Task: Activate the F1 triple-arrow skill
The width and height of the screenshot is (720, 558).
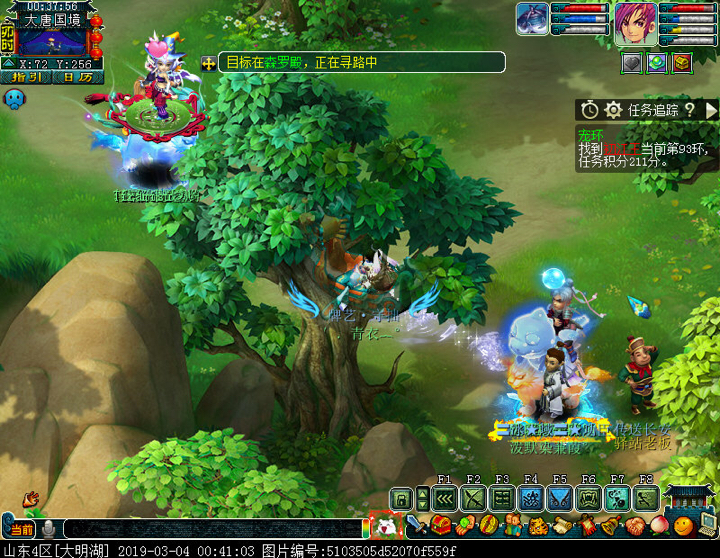Action: coord(446,498)
